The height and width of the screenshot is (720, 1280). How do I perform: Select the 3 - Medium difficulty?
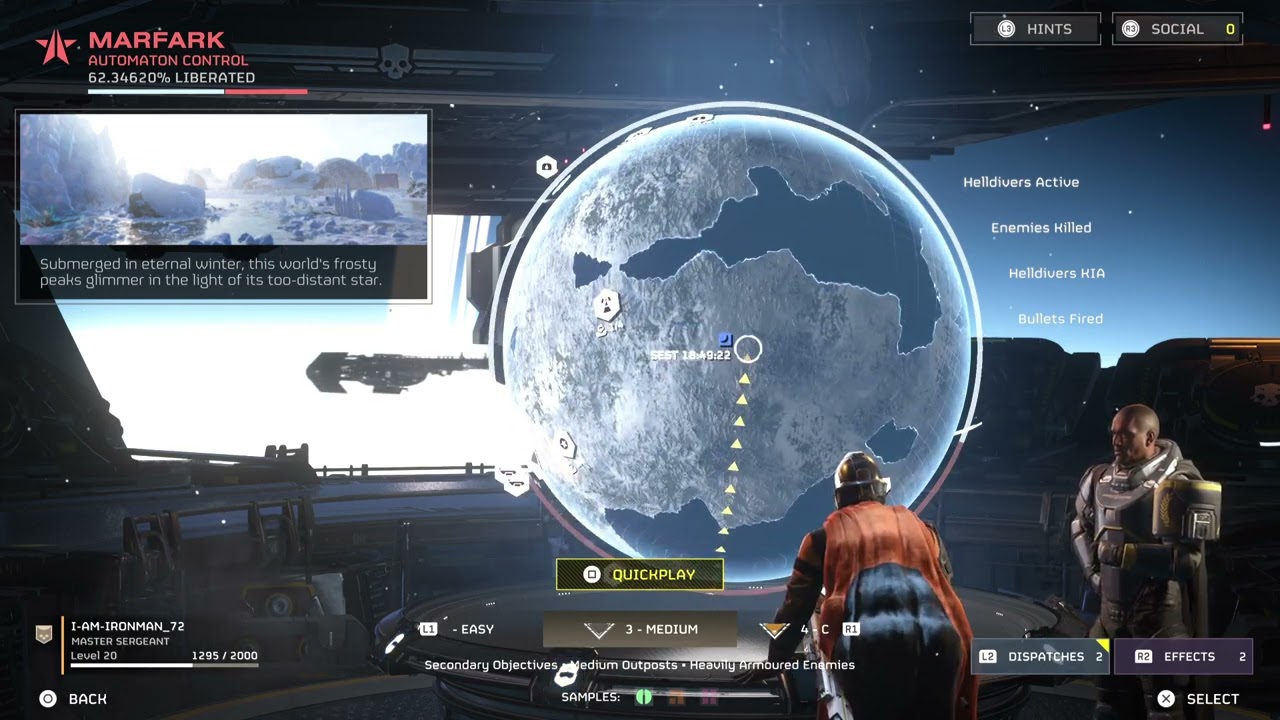click(640, 630)
